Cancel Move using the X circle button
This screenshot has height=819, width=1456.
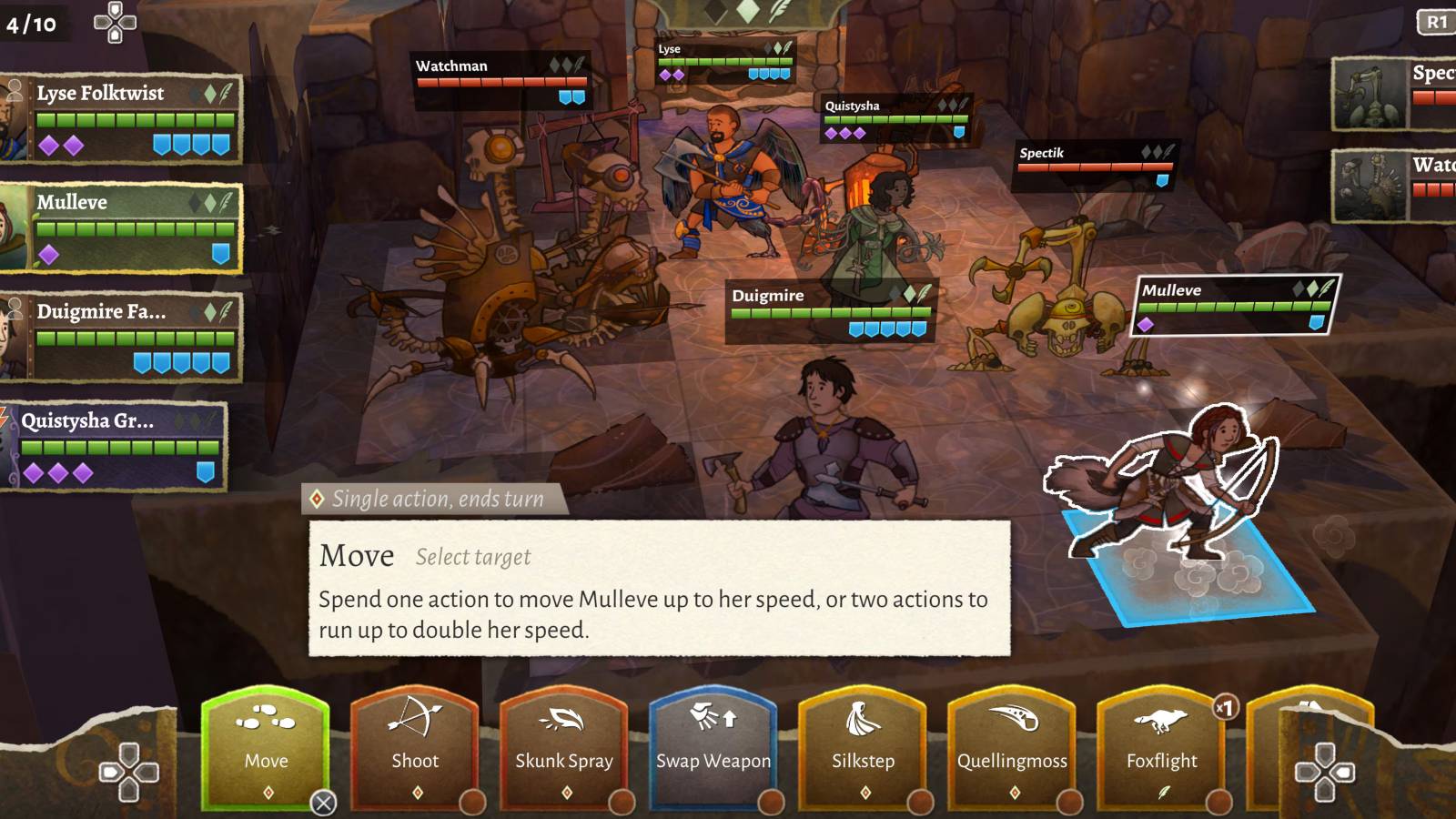tap(325, 802)
